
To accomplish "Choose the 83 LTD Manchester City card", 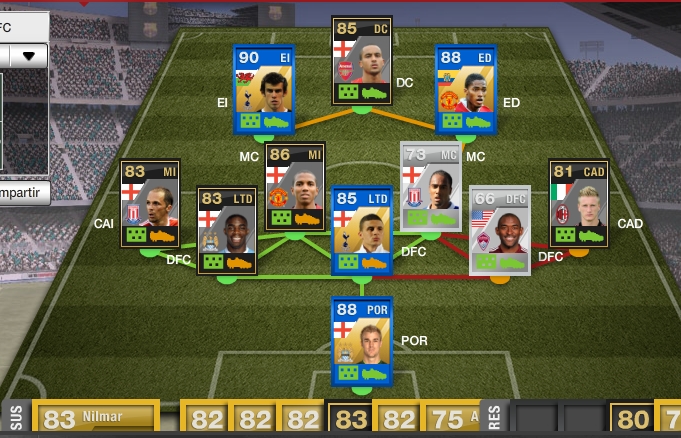I will point(227,230).
